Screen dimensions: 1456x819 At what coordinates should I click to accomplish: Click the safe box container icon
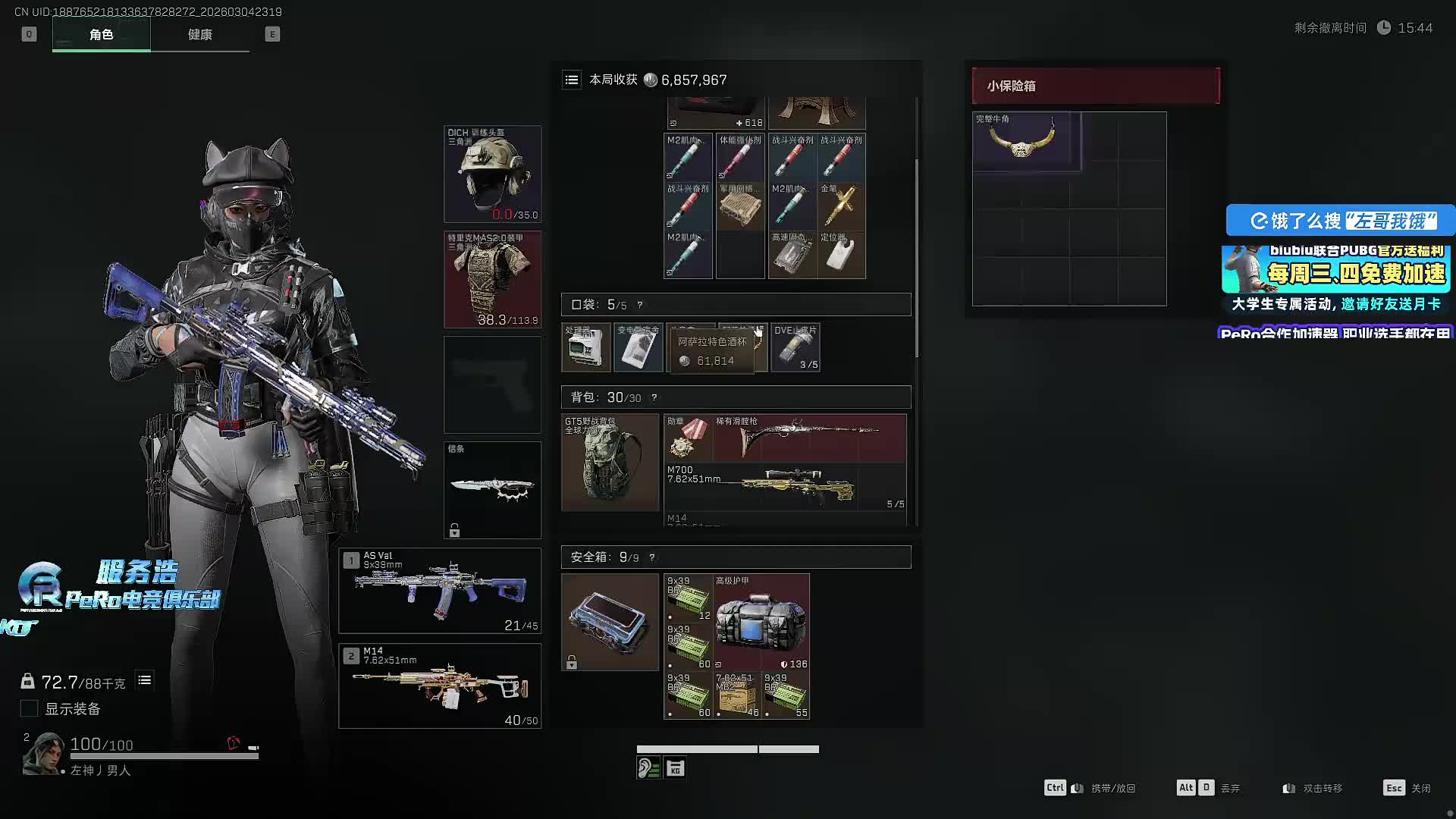point(610,622)
